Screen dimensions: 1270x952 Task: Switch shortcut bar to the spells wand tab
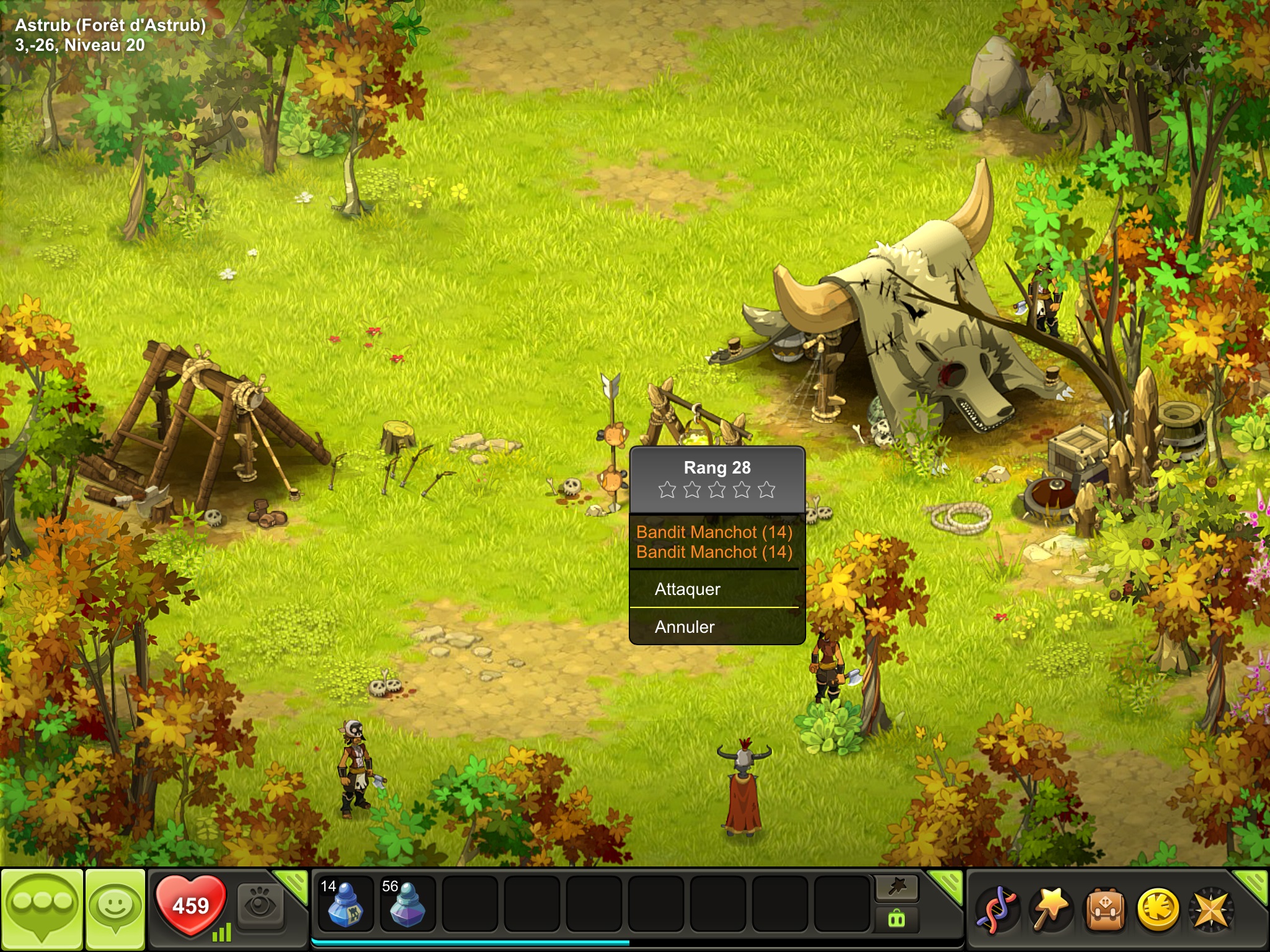[x=897, y=888]
